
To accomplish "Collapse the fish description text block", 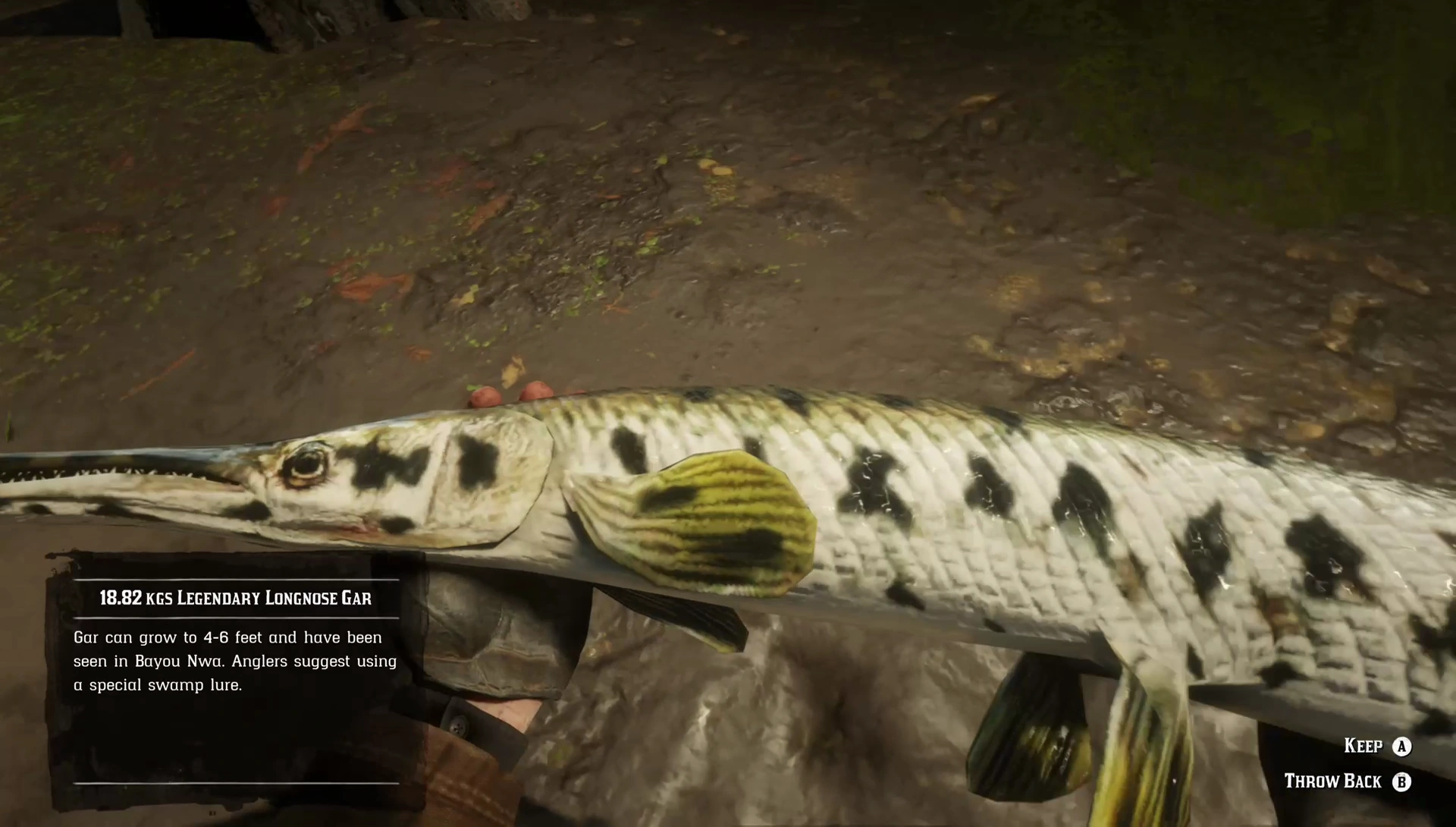I will 235,660.
